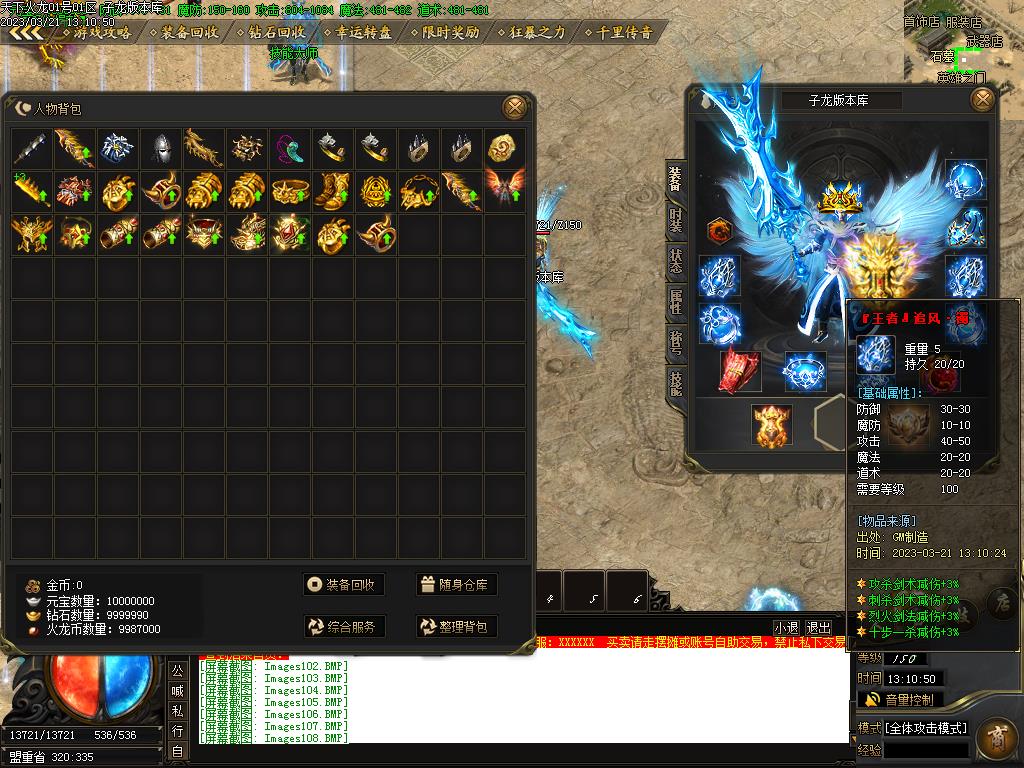Select the steel helmet in the bag
Image resolution: width=1024 pixels, height=768 pixels.
click(161, 149)
